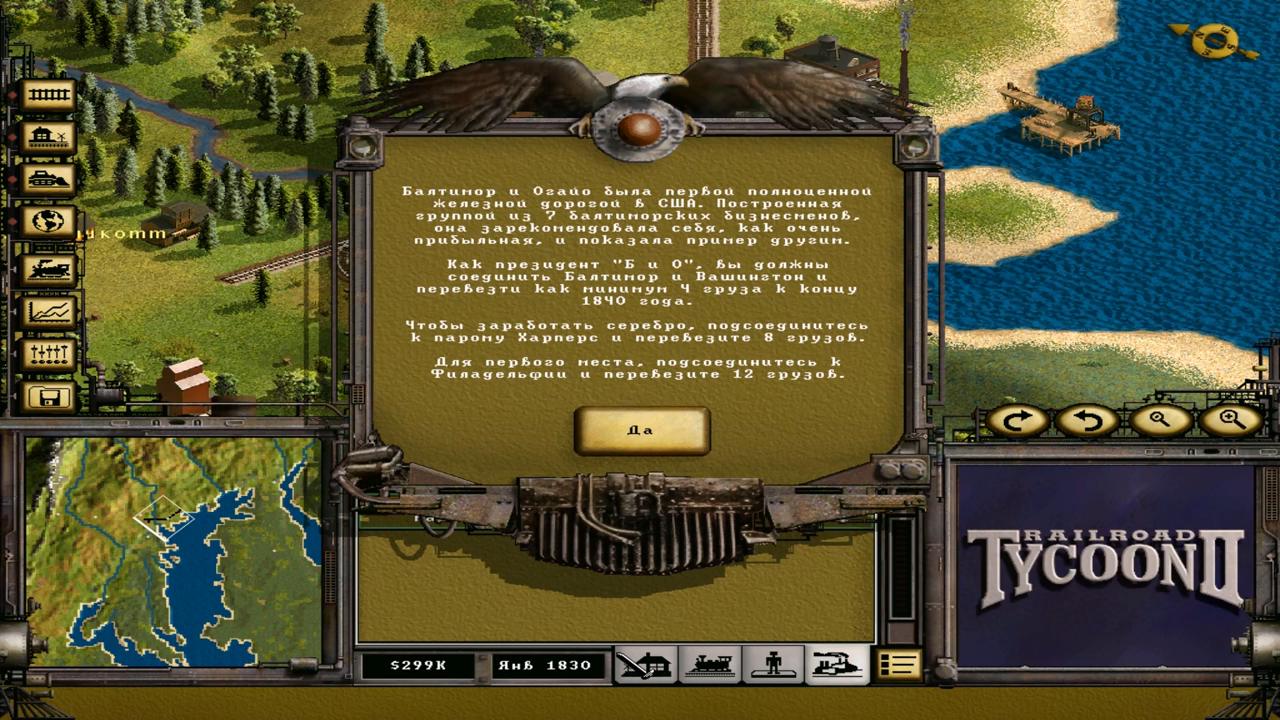The image size is (1280, 720).
Task: Open the floppy disk save menu
Action: coord(48,397)
